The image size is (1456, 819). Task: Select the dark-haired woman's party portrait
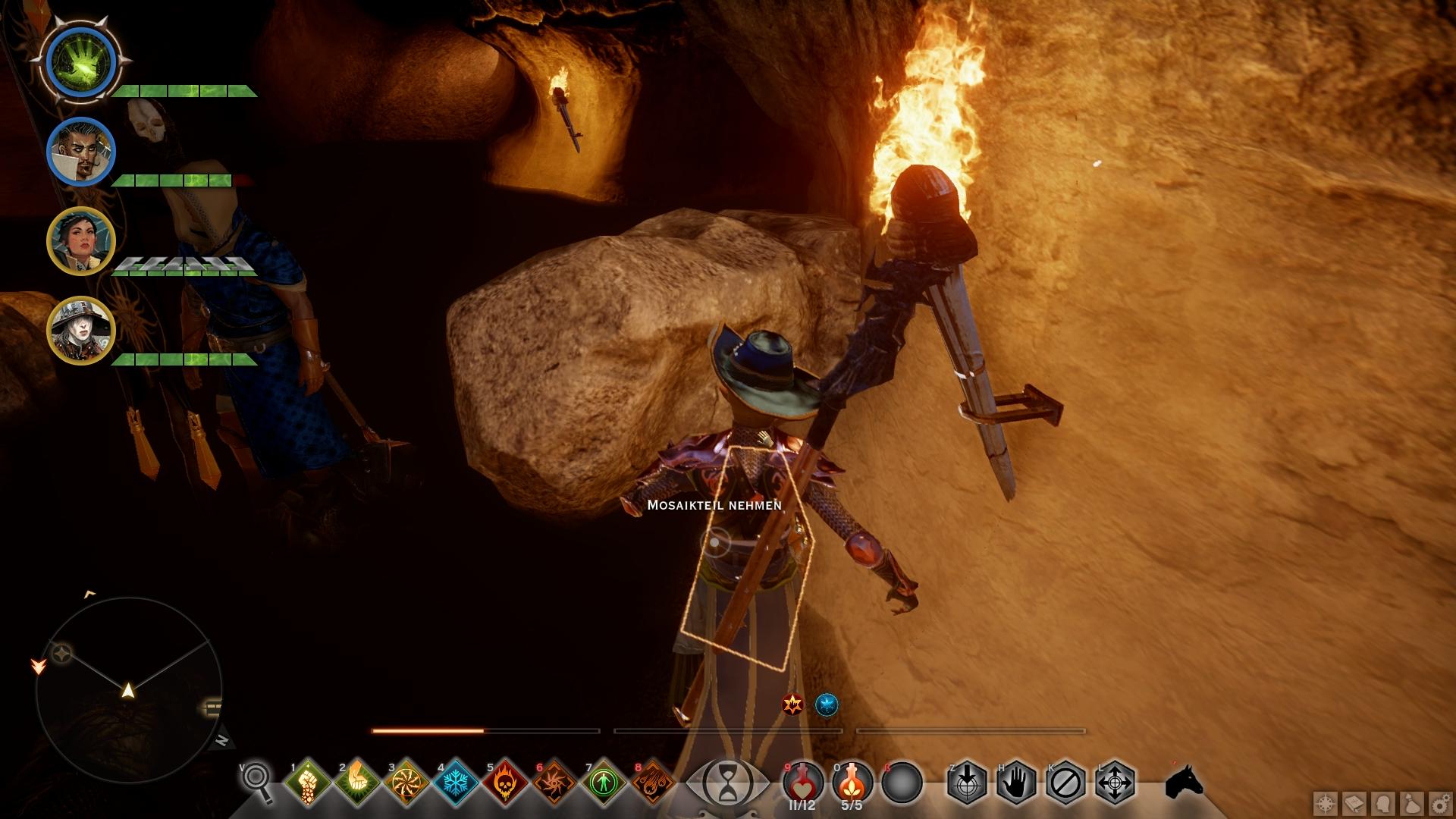tap(81, 241)
